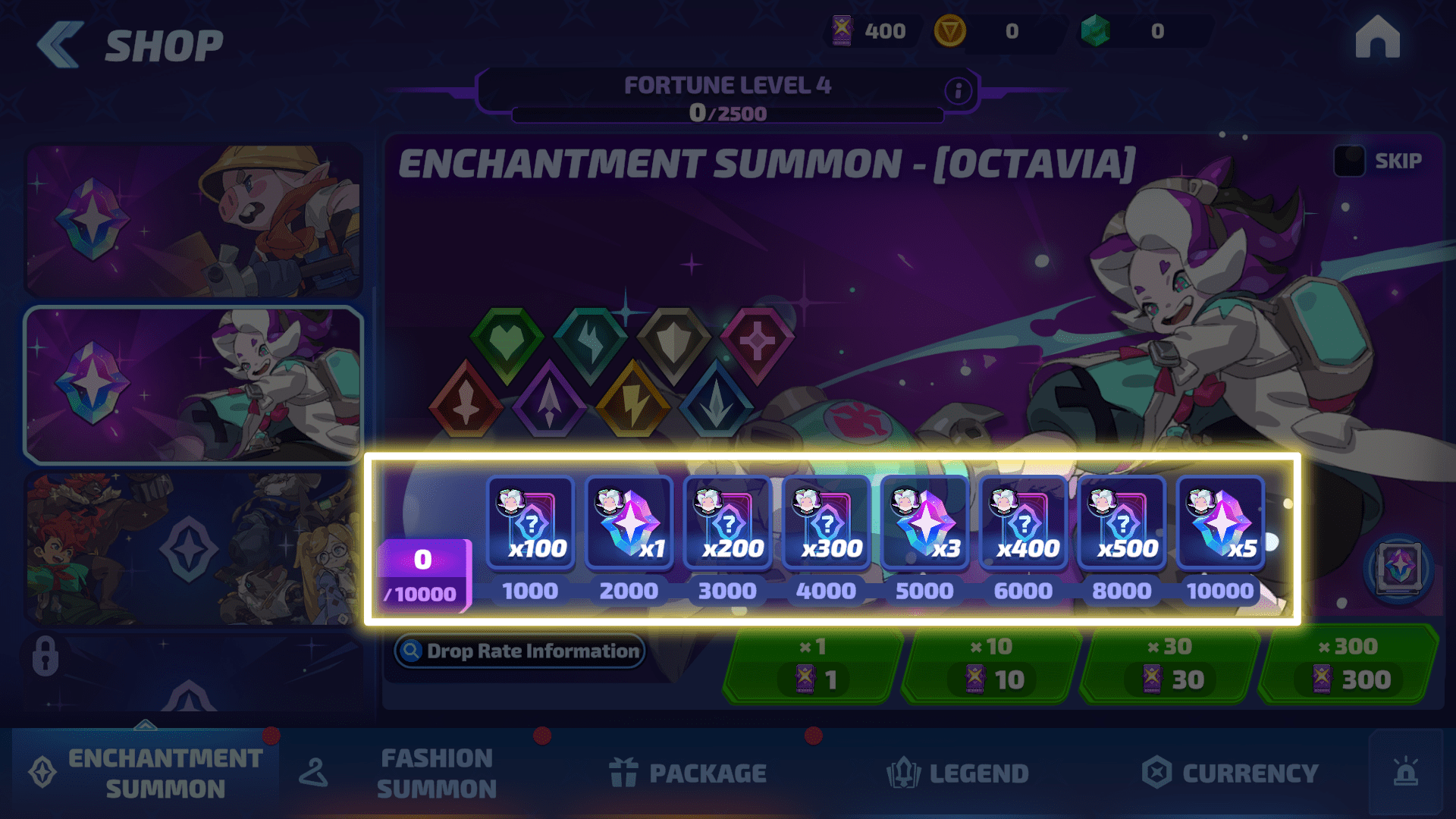
Task: Open Drop Rate Information
Action: (520, 651)
